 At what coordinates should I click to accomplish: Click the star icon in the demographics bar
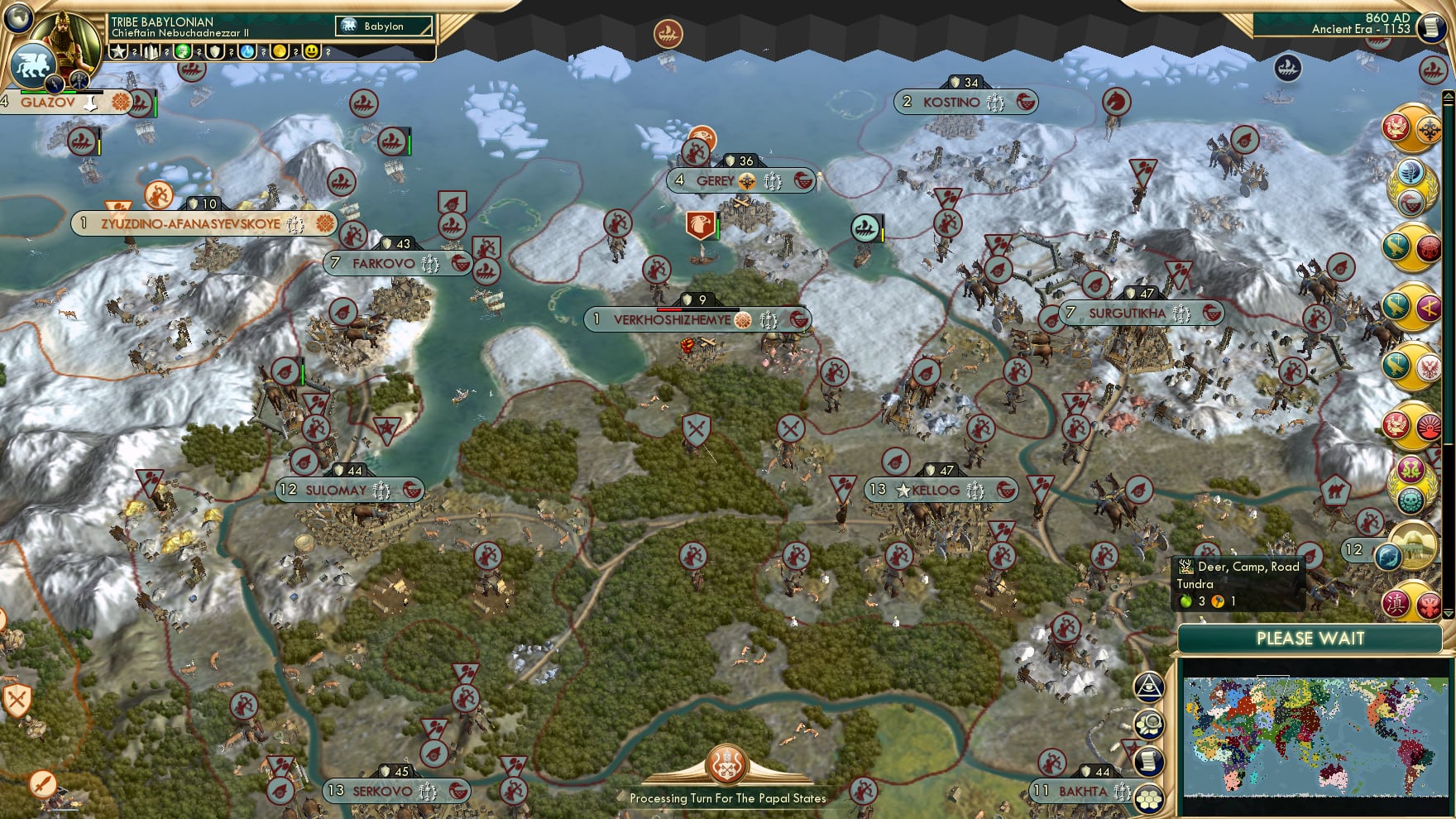pos(118,51)
